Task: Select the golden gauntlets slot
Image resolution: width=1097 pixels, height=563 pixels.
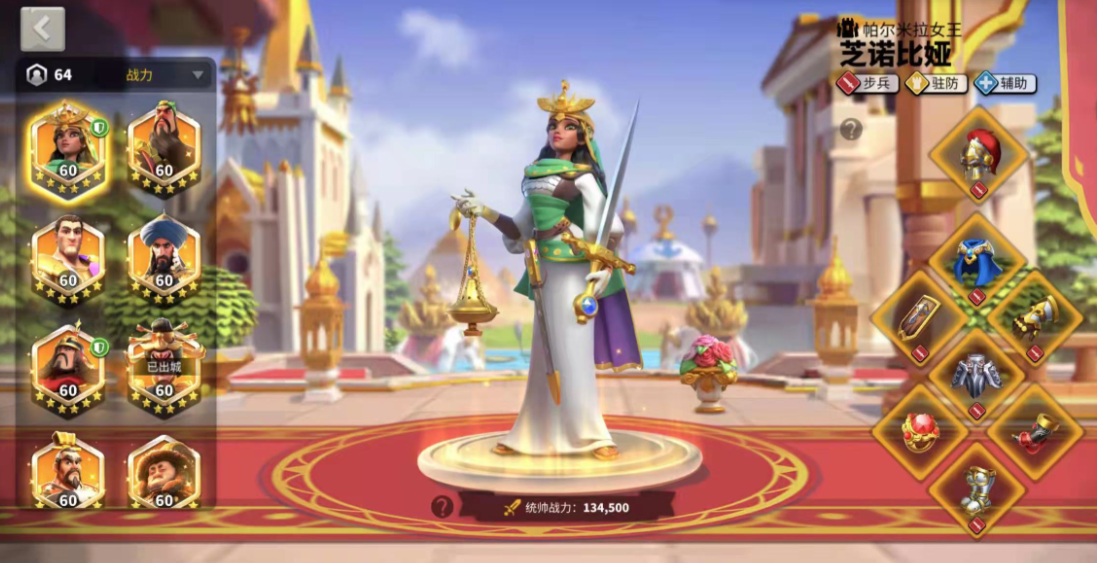Action: click(x=1035, y=320)
